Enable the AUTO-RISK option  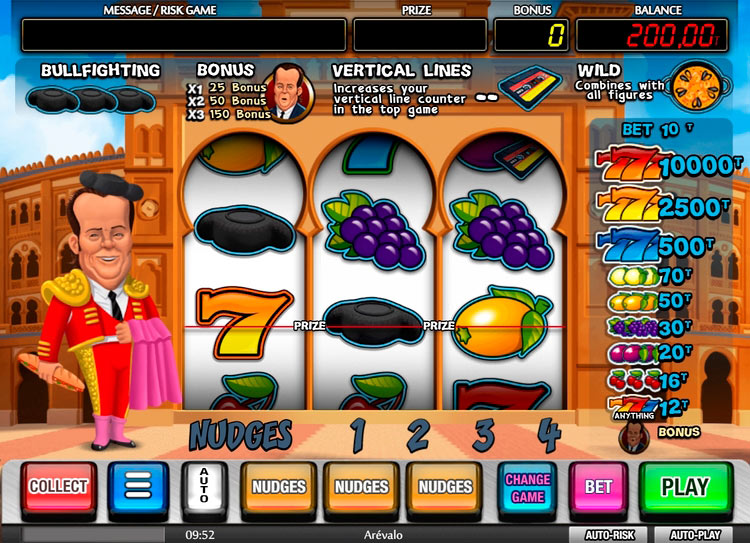pyautogui.click(x=609, y=534)
